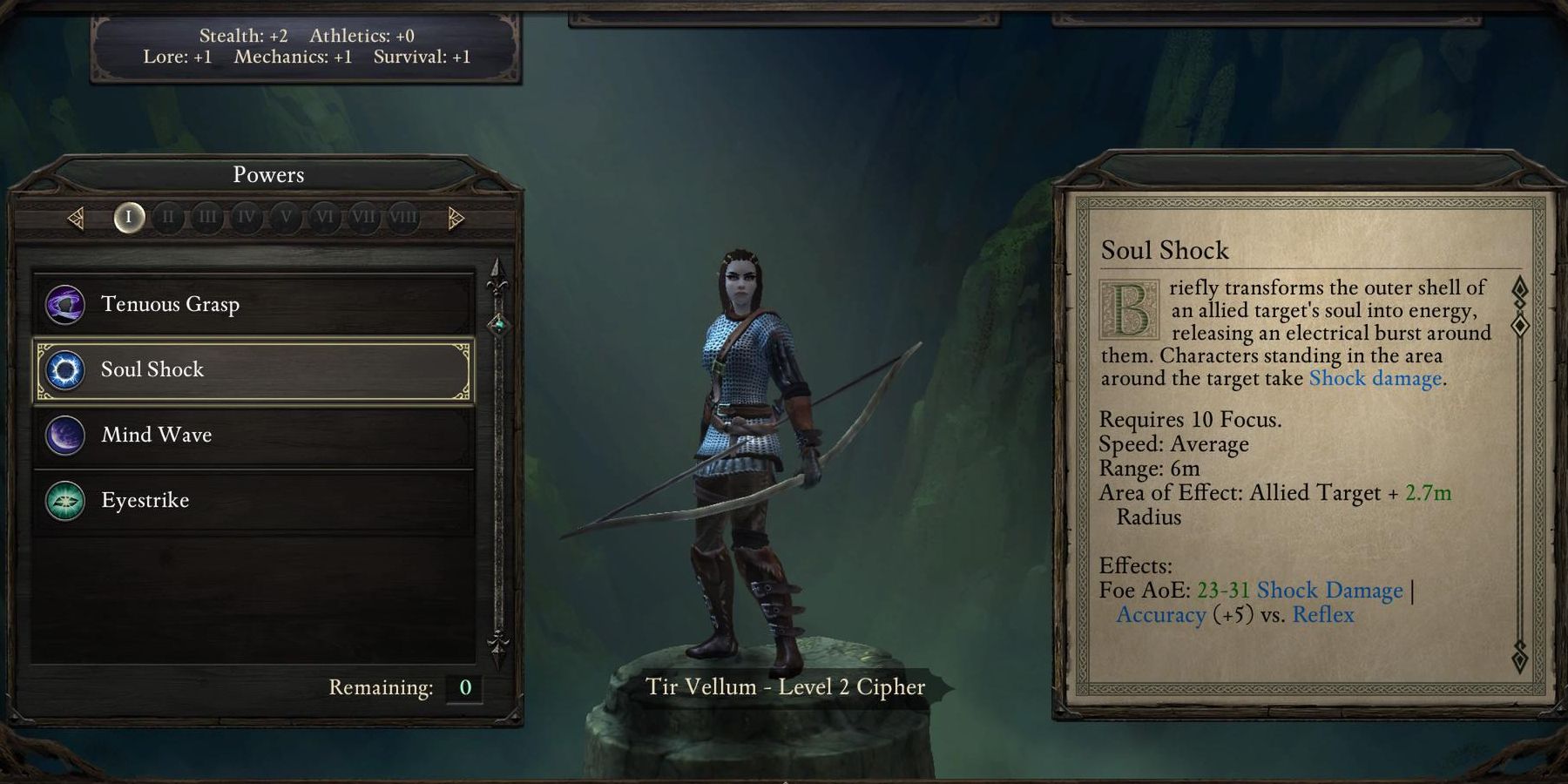Click the powers list scrollbar handle
1568x784 pixels.
498,325
